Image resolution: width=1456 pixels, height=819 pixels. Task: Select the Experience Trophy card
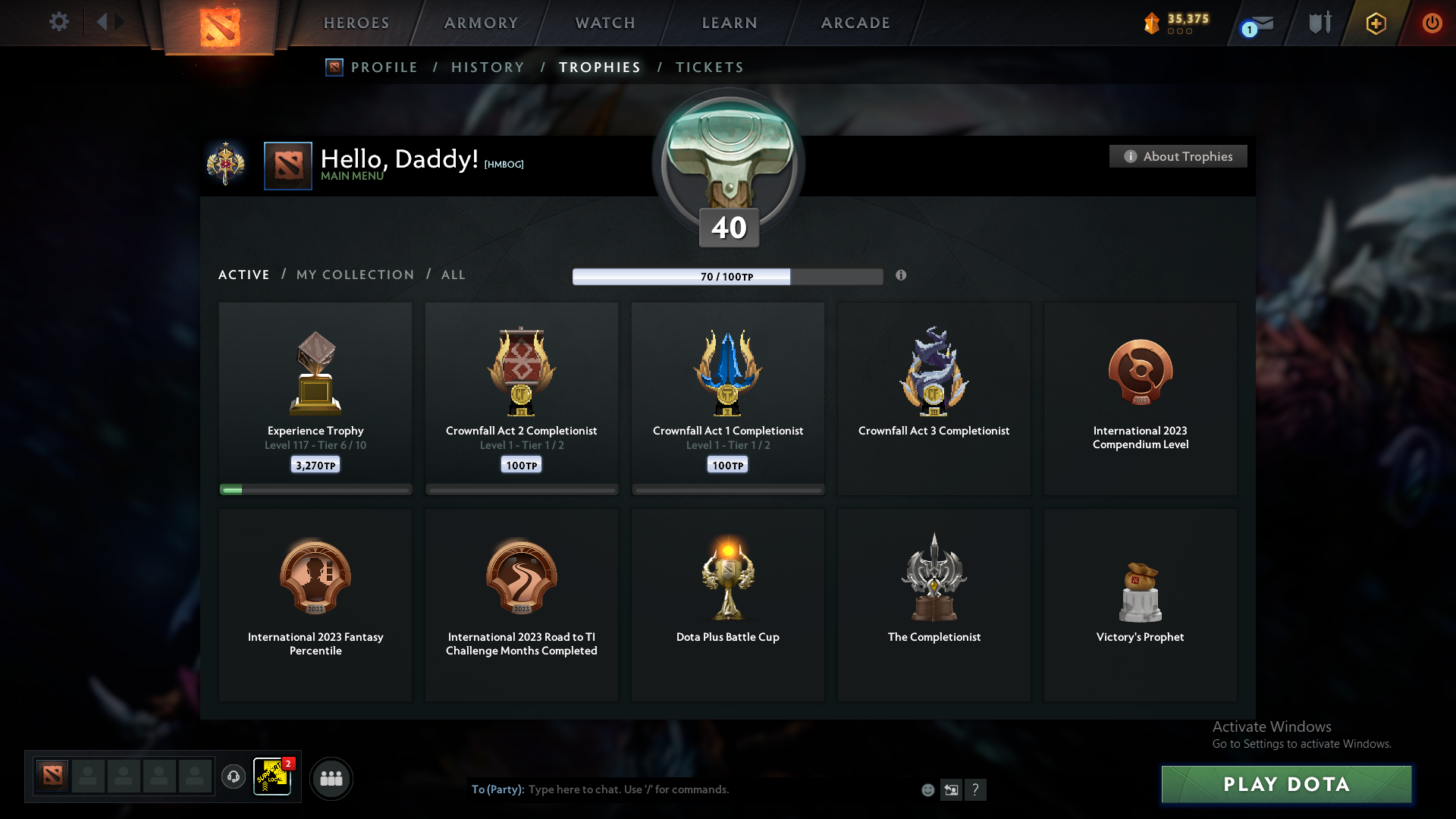[315, 398]
